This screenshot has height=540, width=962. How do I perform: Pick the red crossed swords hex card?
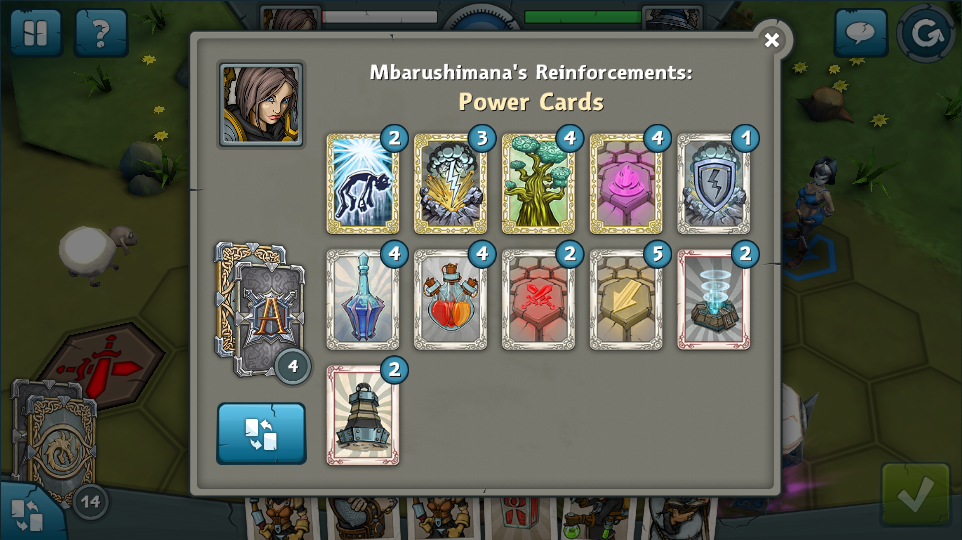pyautogui.click(x=538, y=300)
